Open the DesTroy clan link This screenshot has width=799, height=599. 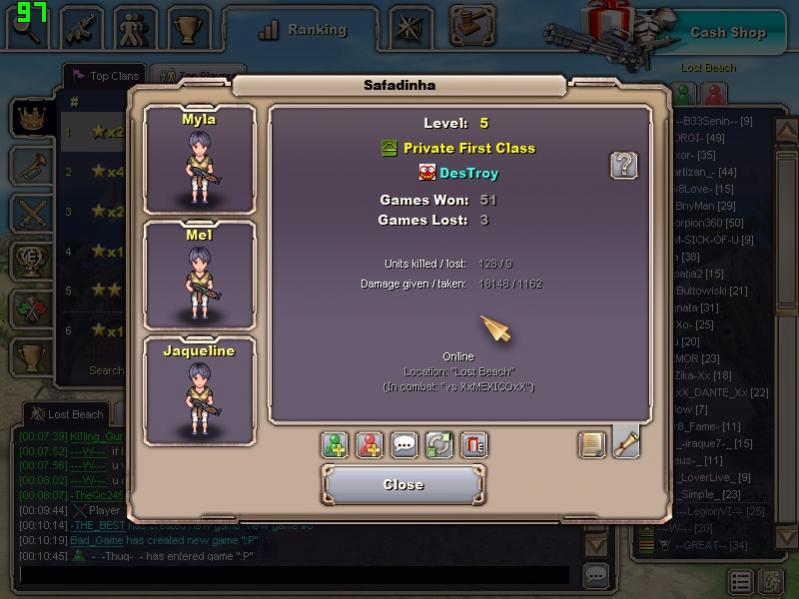coord(468,173)
